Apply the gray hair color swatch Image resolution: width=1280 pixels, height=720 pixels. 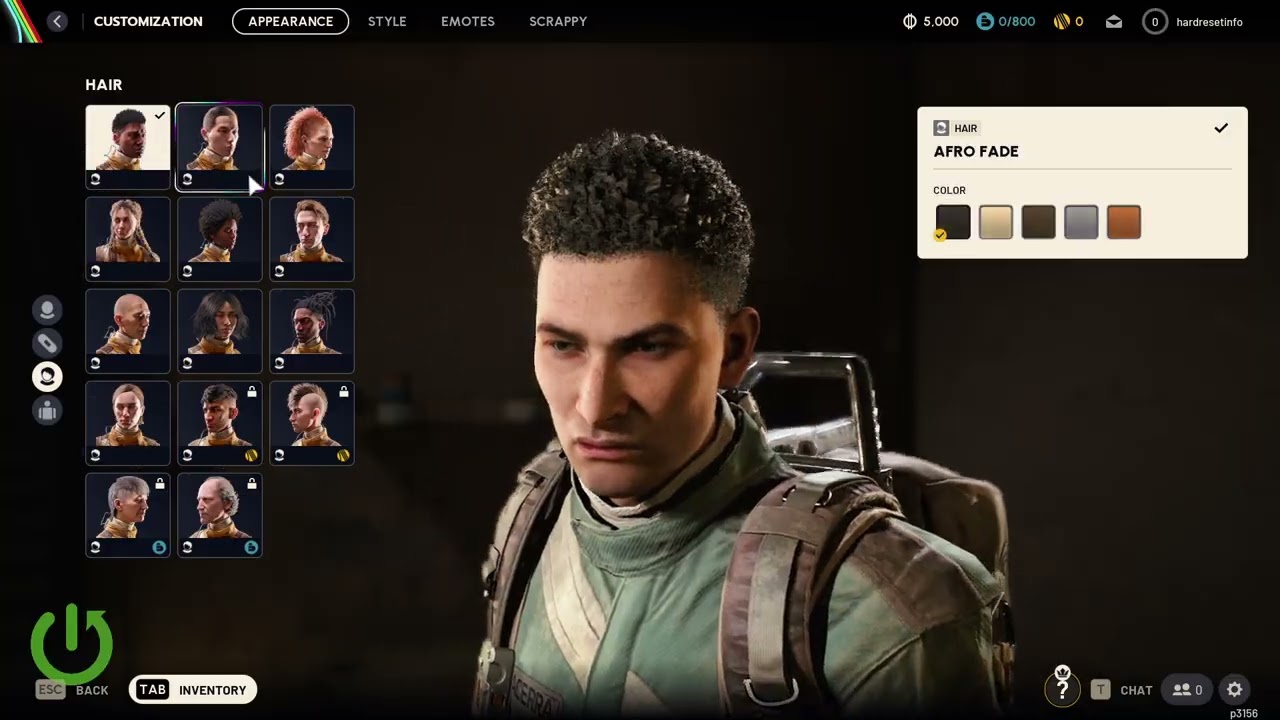tap(1081, 222)
